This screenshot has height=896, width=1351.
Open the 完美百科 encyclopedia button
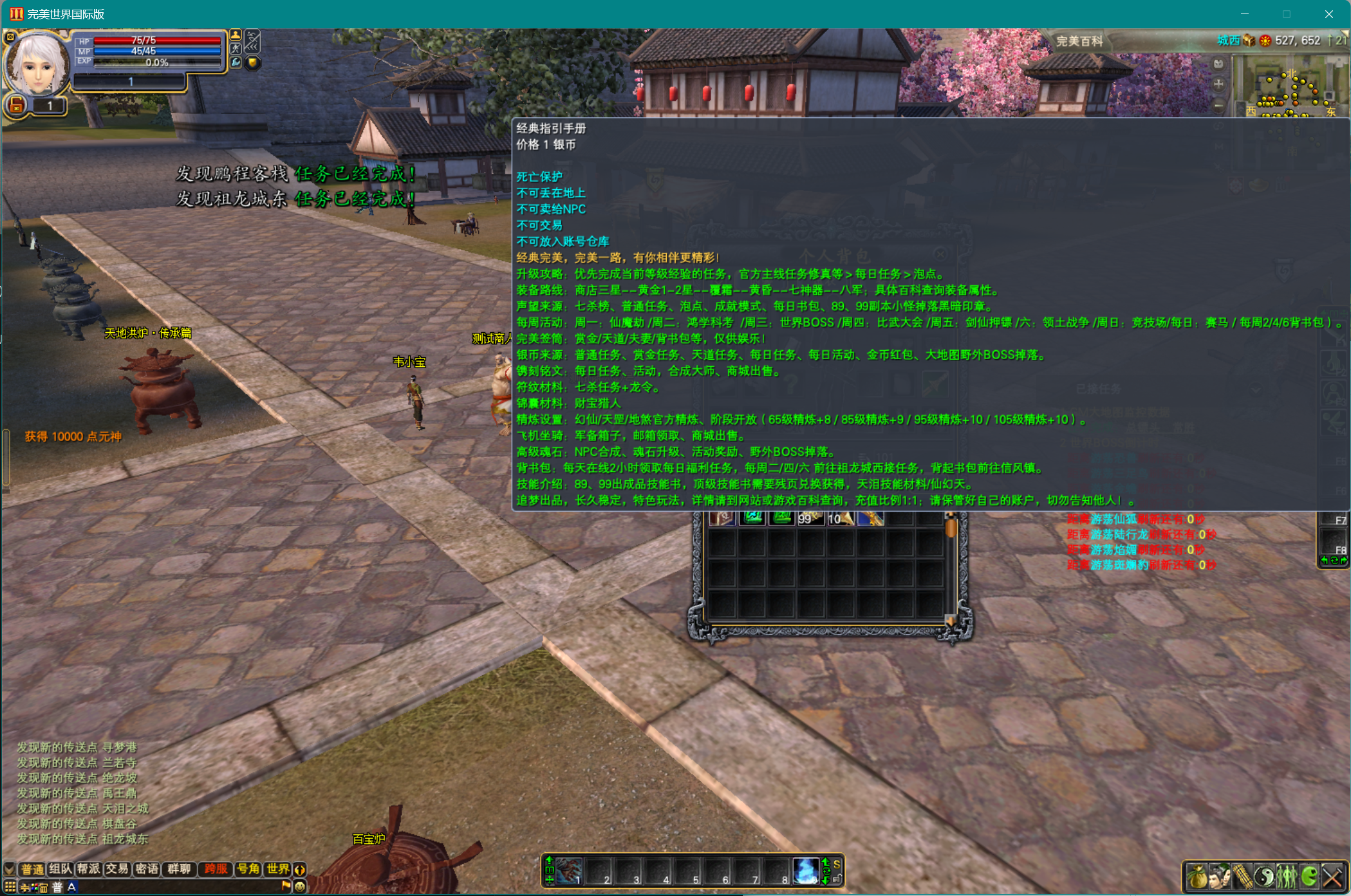pyautogui.click(x=1079, y=41)
